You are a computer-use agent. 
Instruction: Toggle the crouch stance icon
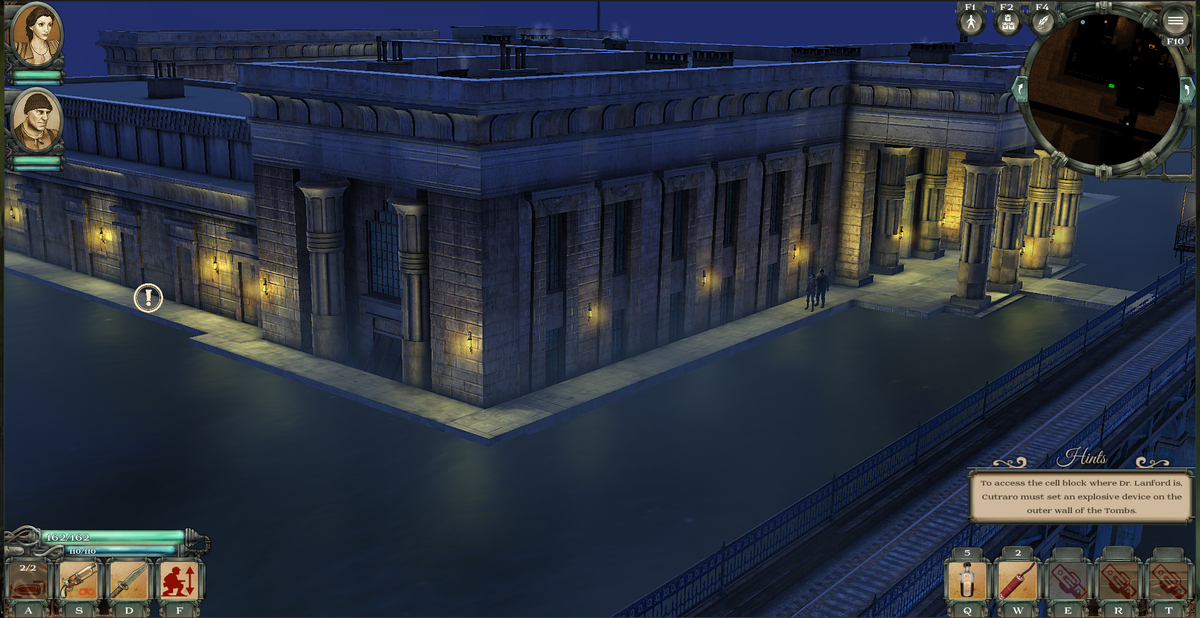pos(180,580)
